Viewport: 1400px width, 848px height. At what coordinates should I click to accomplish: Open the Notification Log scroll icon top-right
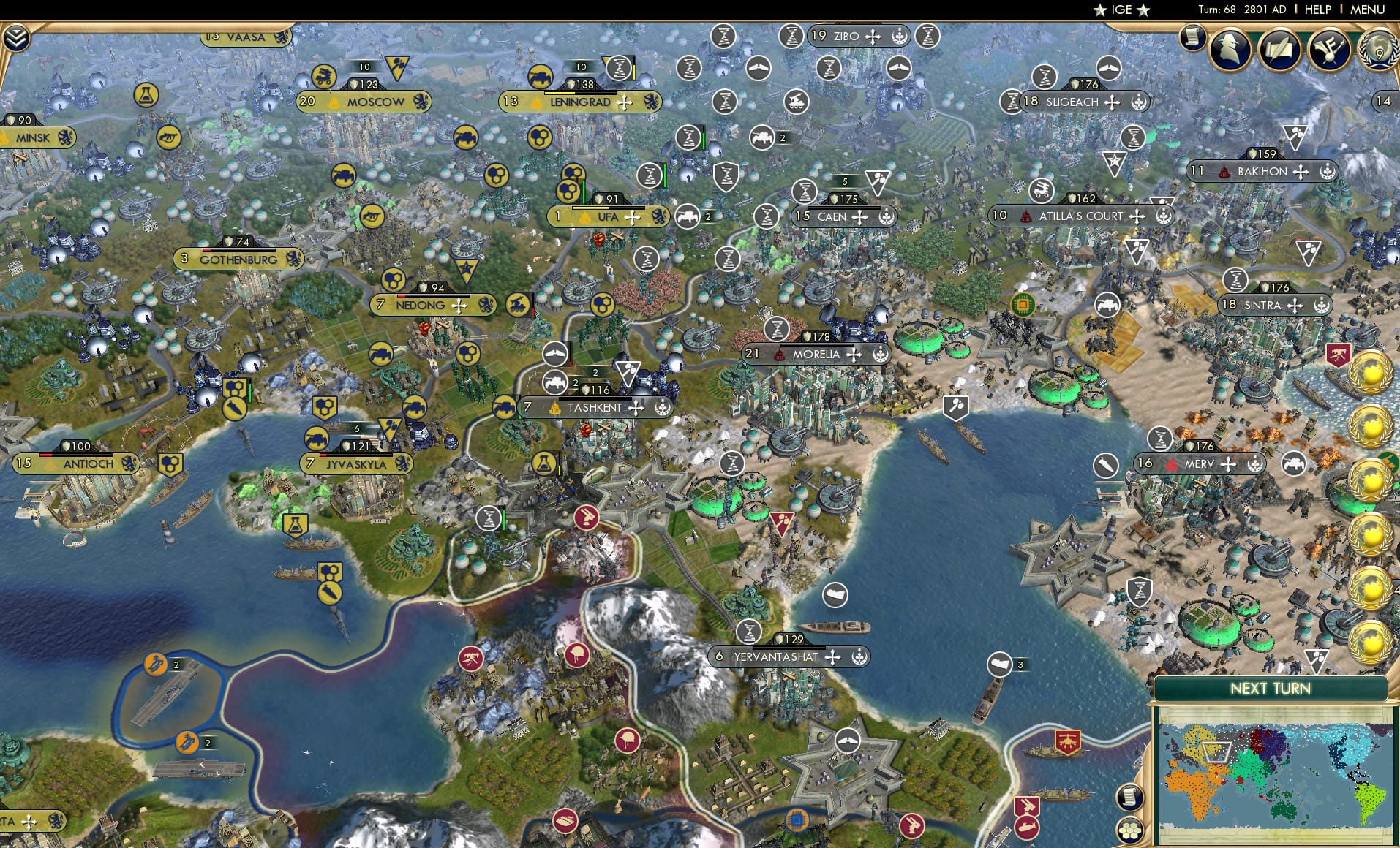click(x=1192, y=35)
